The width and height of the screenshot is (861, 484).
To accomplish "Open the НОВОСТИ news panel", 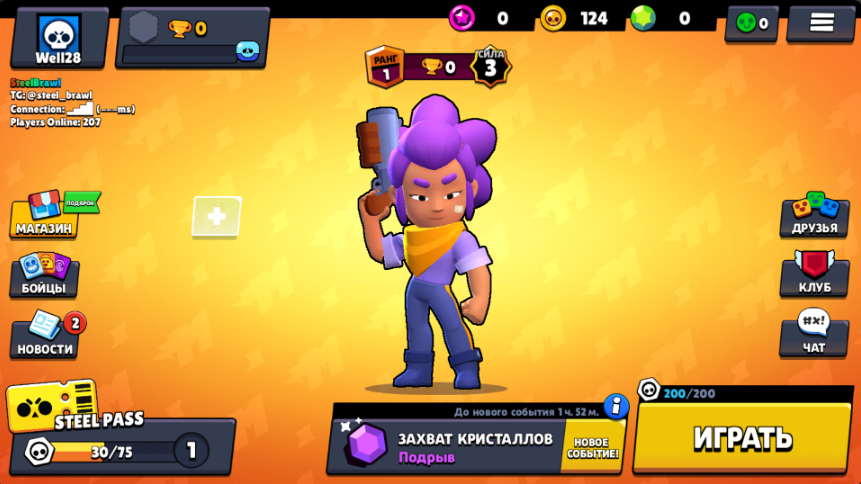I will click(45, 337).
